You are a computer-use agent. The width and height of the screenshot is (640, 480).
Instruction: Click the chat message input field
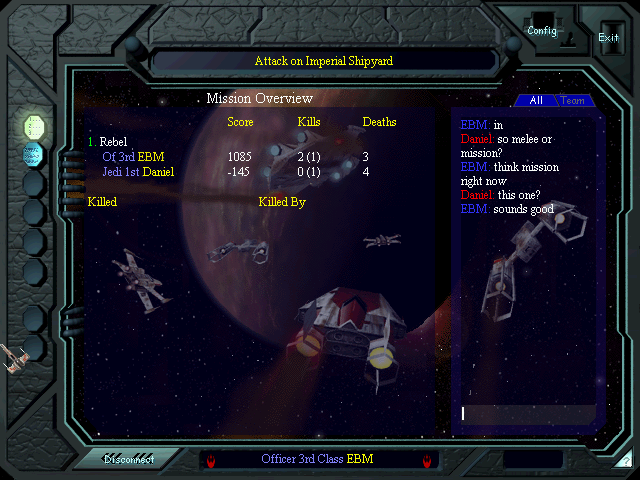[527, 413]
